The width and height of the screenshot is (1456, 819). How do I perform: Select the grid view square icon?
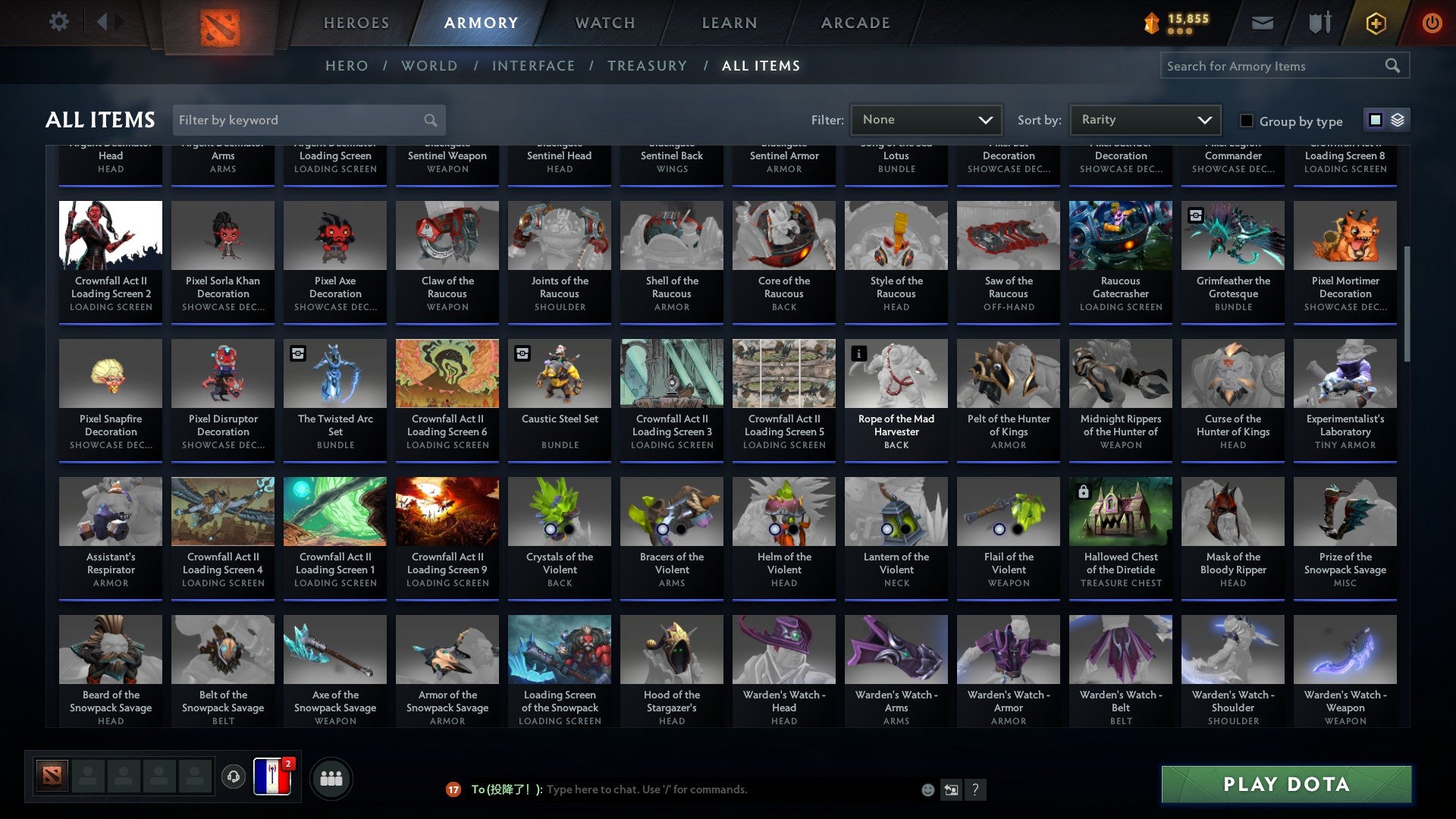1374,119
